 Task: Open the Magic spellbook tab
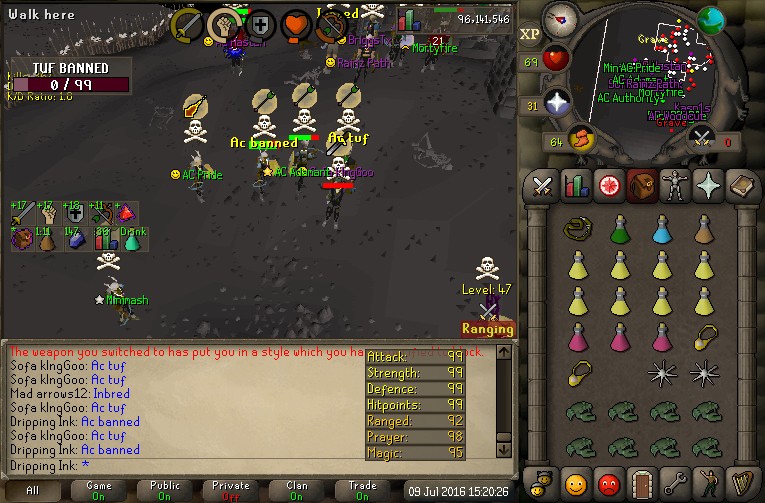[x=740, y=186]
